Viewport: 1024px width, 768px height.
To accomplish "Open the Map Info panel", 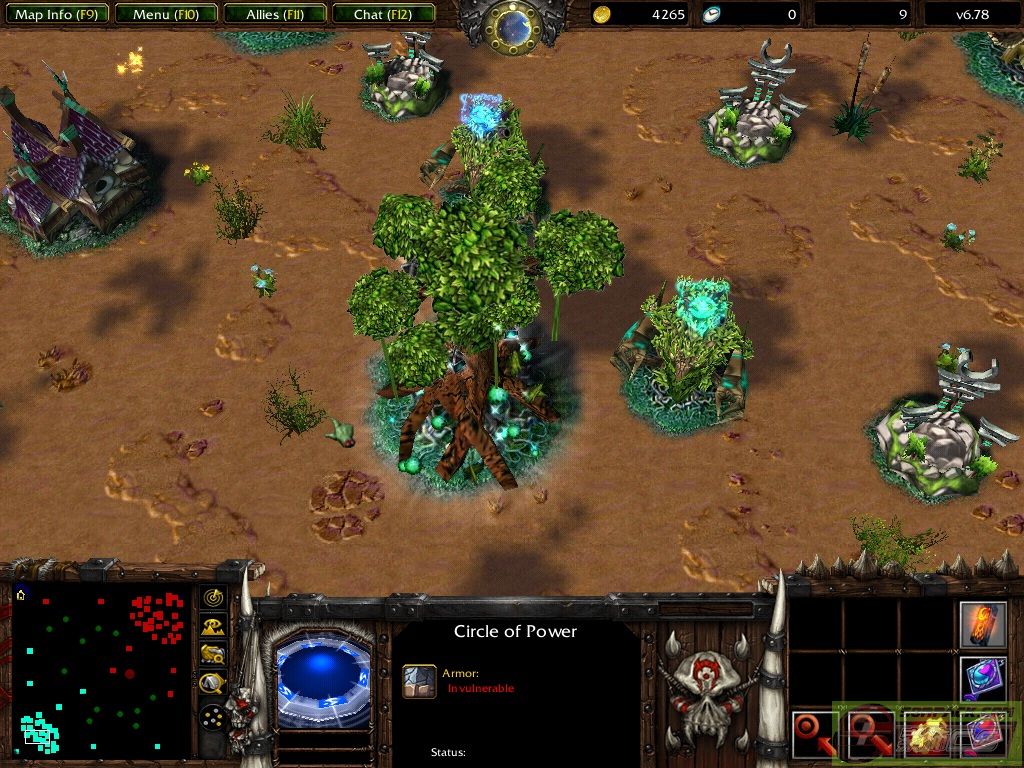I will click(56, 14).
